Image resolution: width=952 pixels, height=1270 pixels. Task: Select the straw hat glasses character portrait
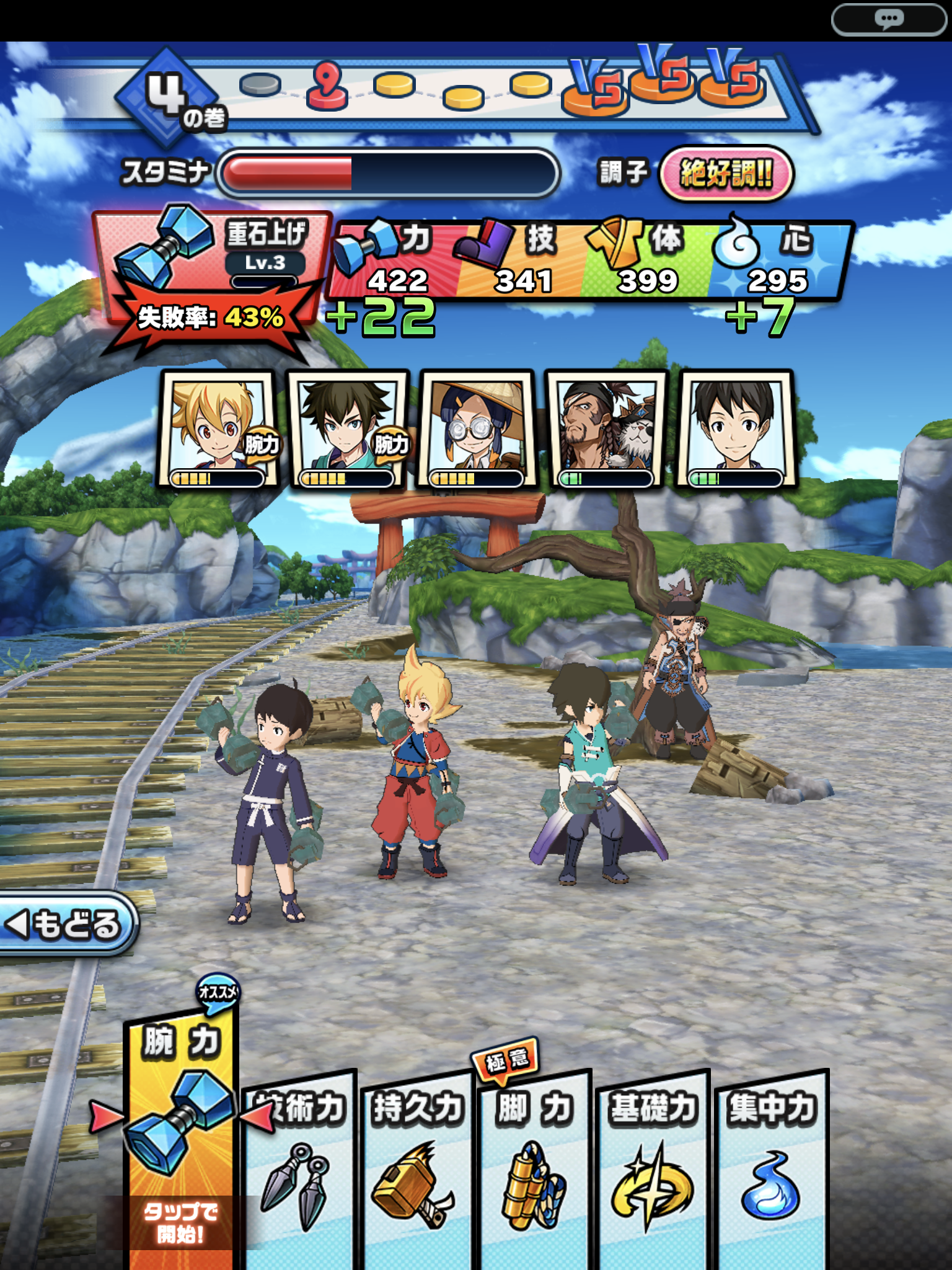pos(476,429)
